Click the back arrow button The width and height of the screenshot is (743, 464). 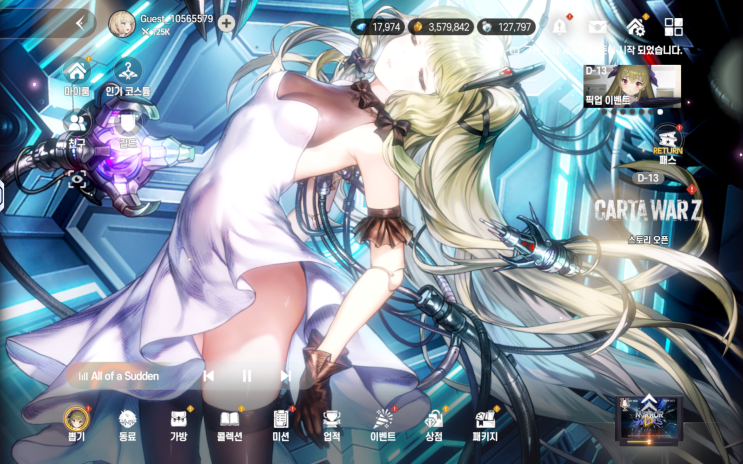click(80, 22)
